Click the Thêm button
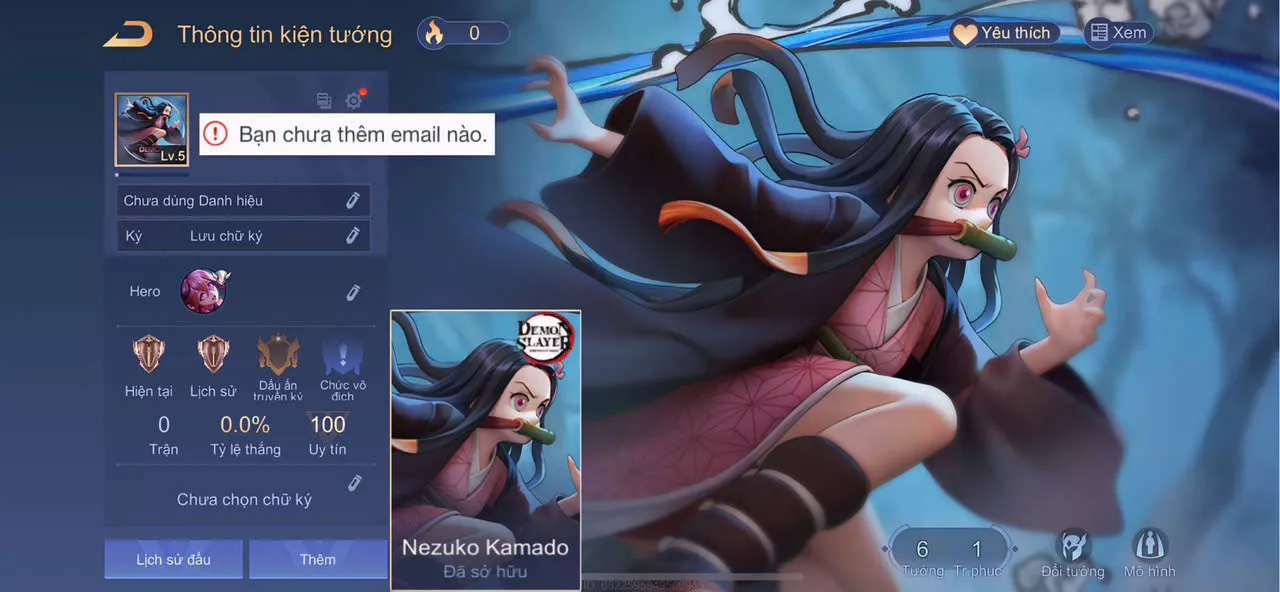Screen dimensions: 1280x592 (x=318, y=559)
